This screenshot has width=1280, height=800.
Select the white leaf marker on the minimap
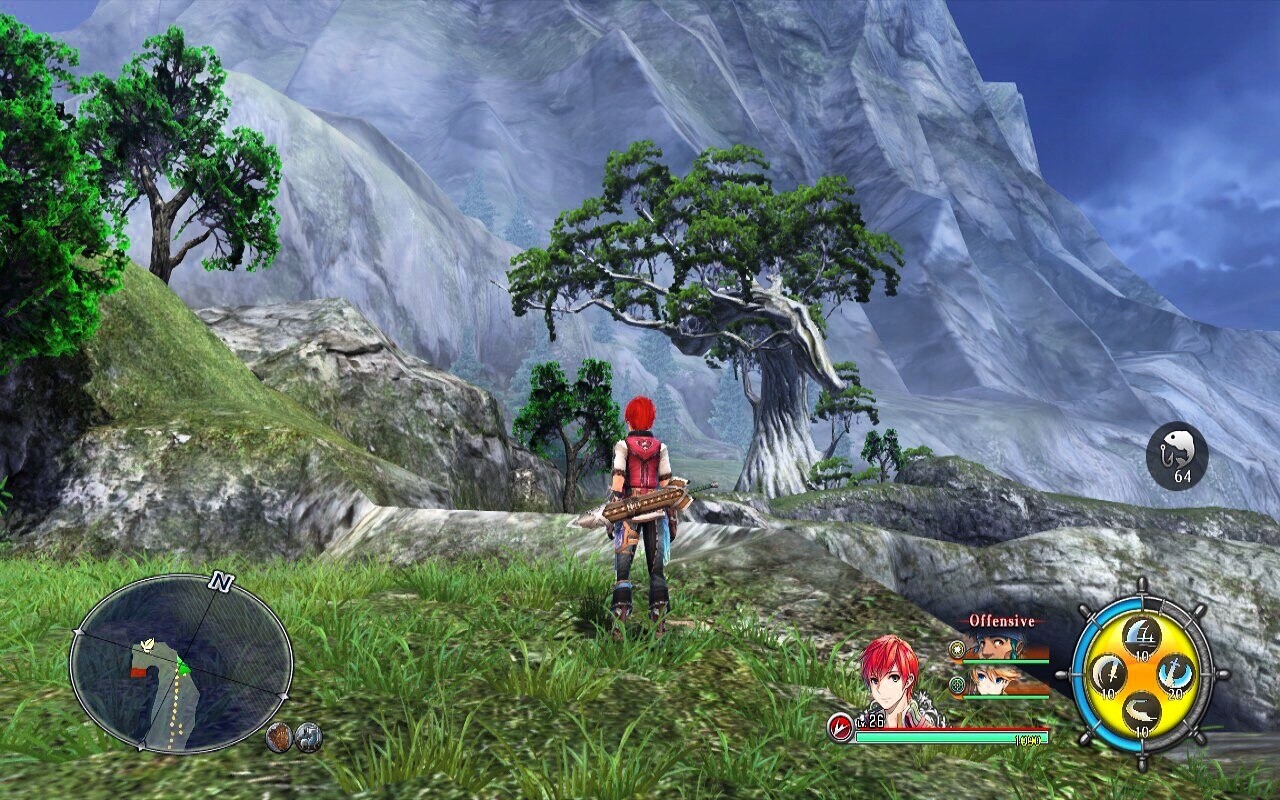(149, 645)
